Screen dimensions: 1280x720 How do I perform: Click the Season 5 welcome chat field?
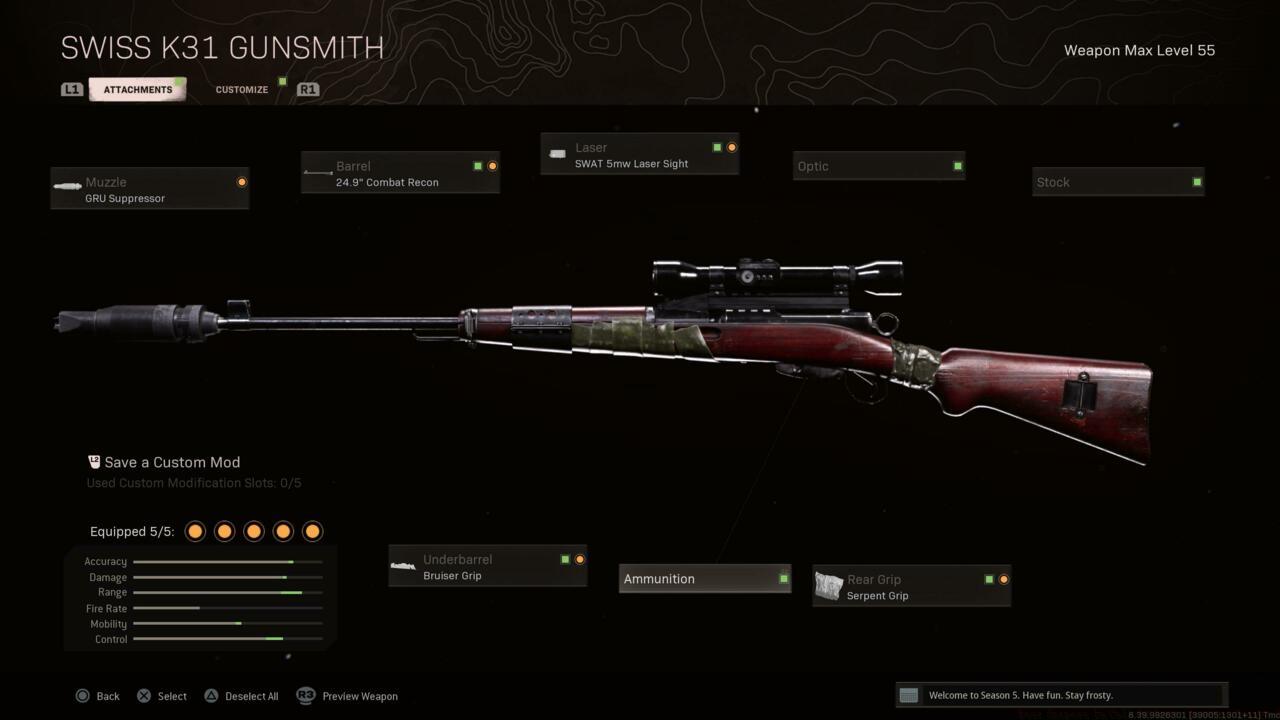click(1060, 694)
